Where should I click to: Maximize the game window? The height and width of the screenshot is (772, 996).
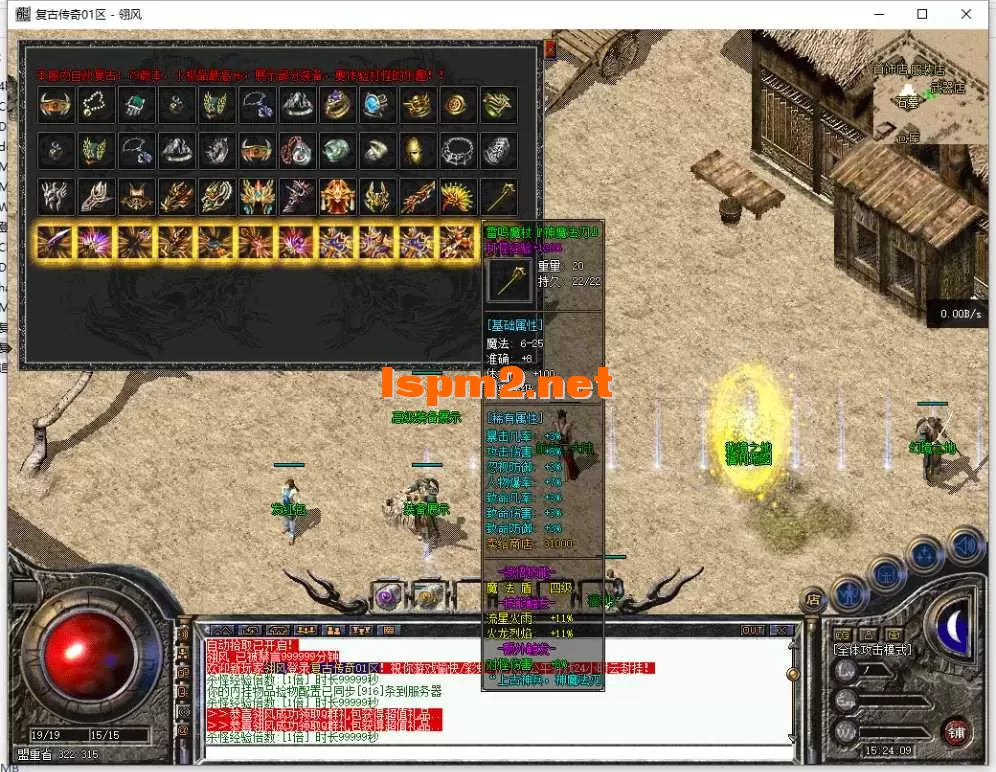point(922,14)
